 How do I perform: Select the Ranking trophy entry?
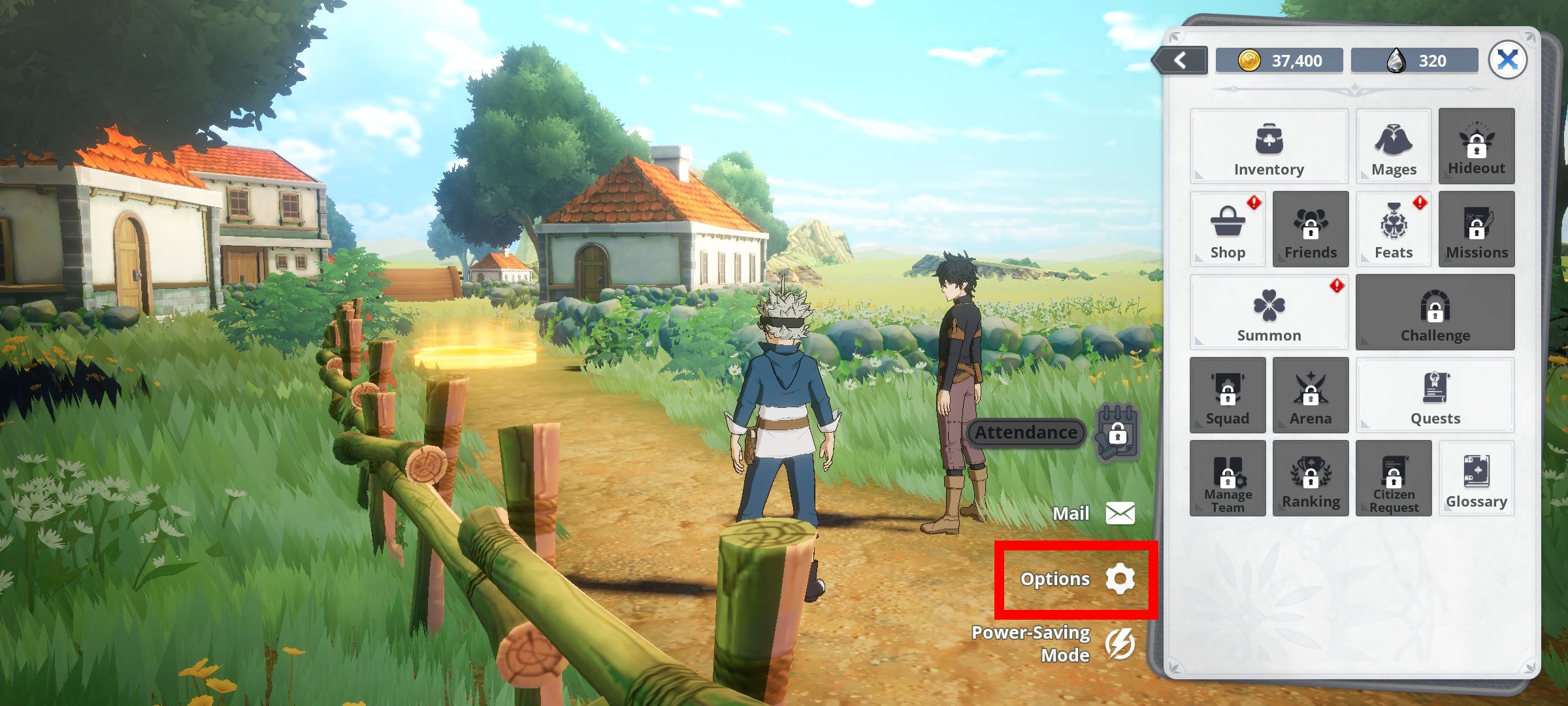click(1310, 479)
